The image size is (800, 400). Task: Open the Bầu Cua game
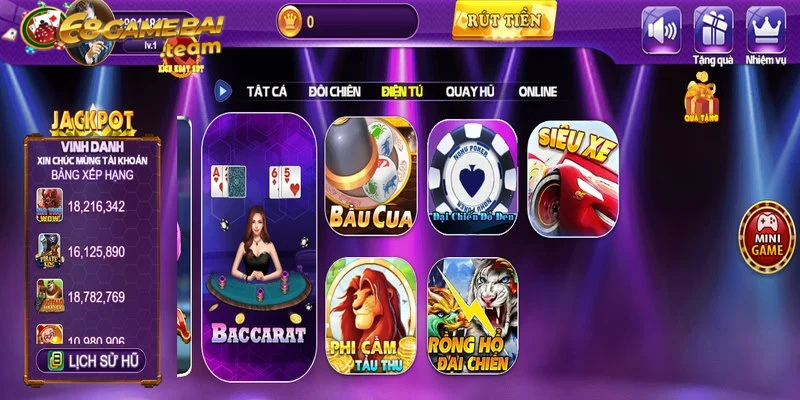tap(369, 176)
